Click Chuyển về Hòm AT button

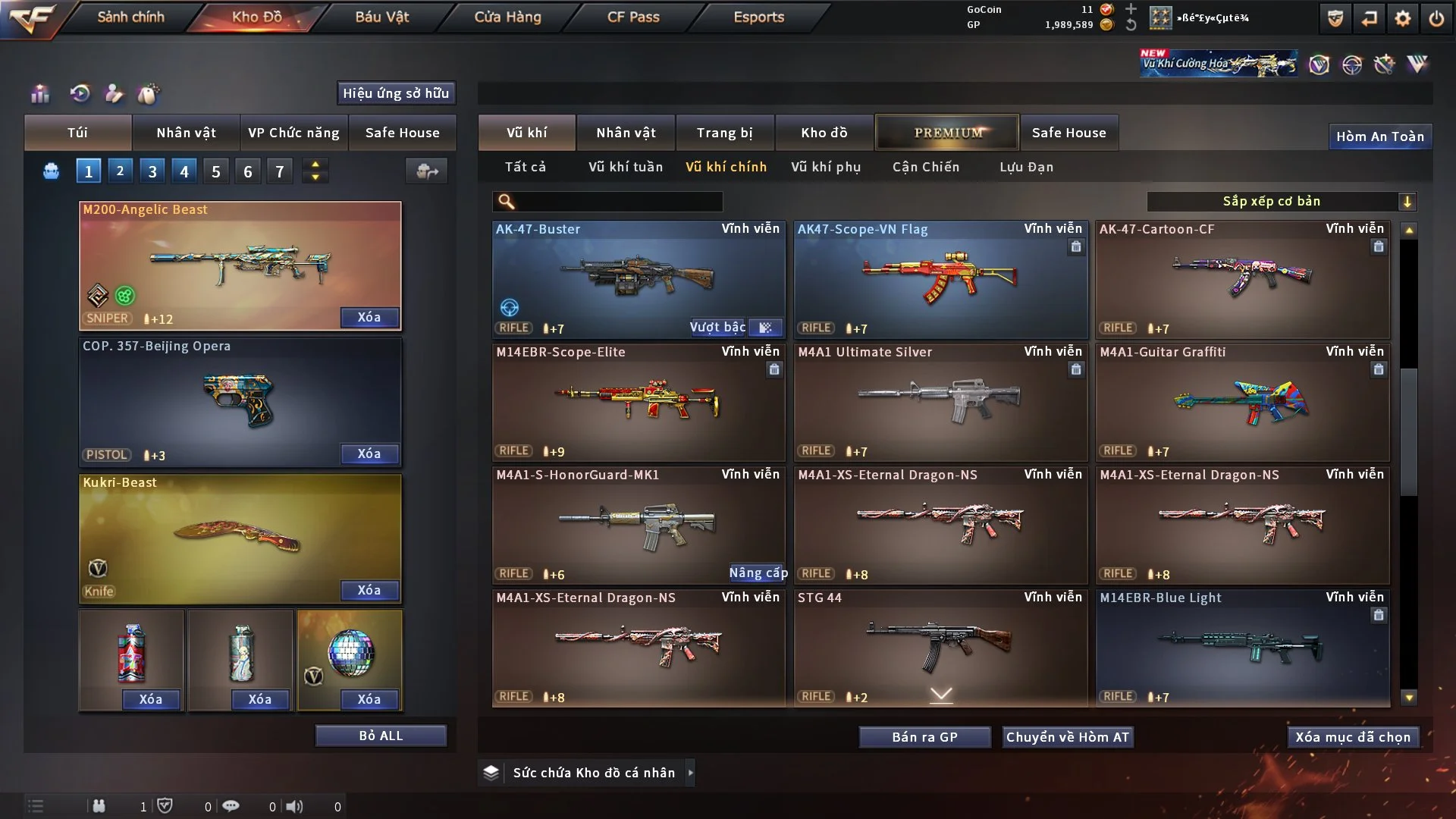1068,737
